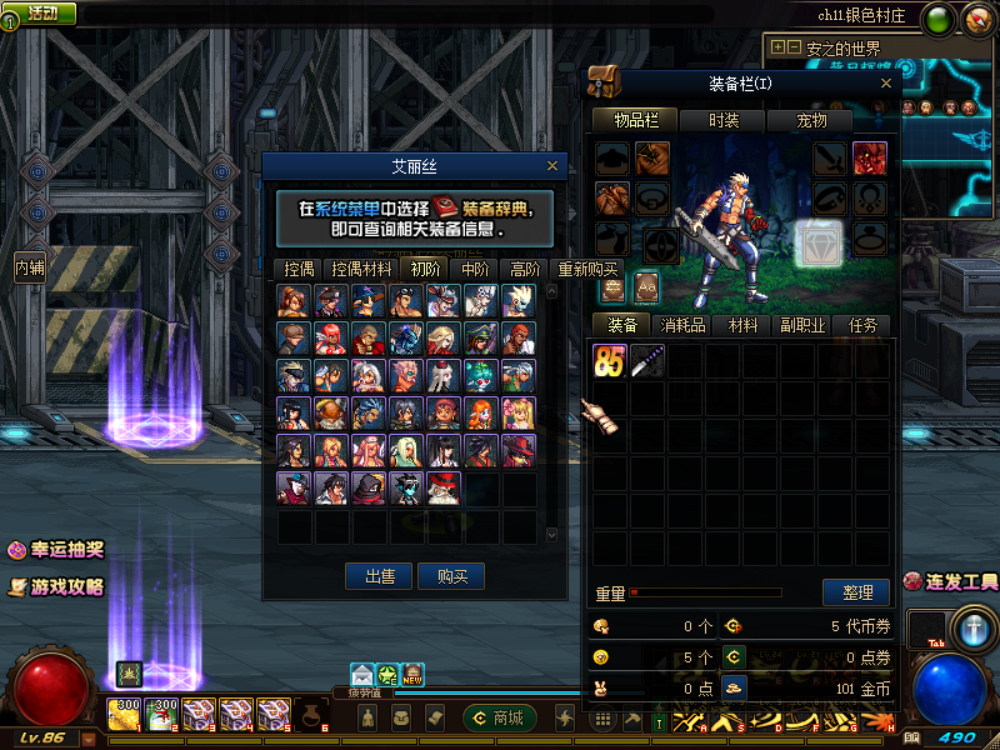This screenshot has height=750, width=1000.
Task: Select the 85 item in the inventory
Action: [x=609, y=360]
